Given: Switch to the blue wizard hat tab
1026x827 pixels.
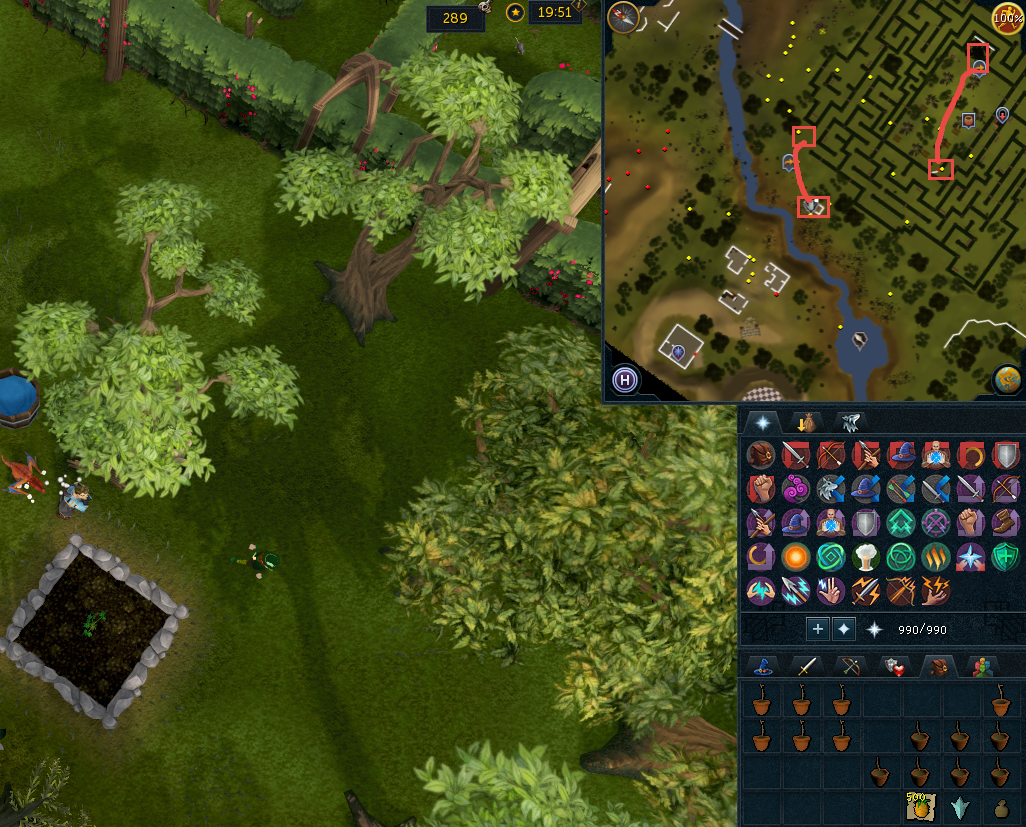Looking at the screenshot, I should pos(763,666).
